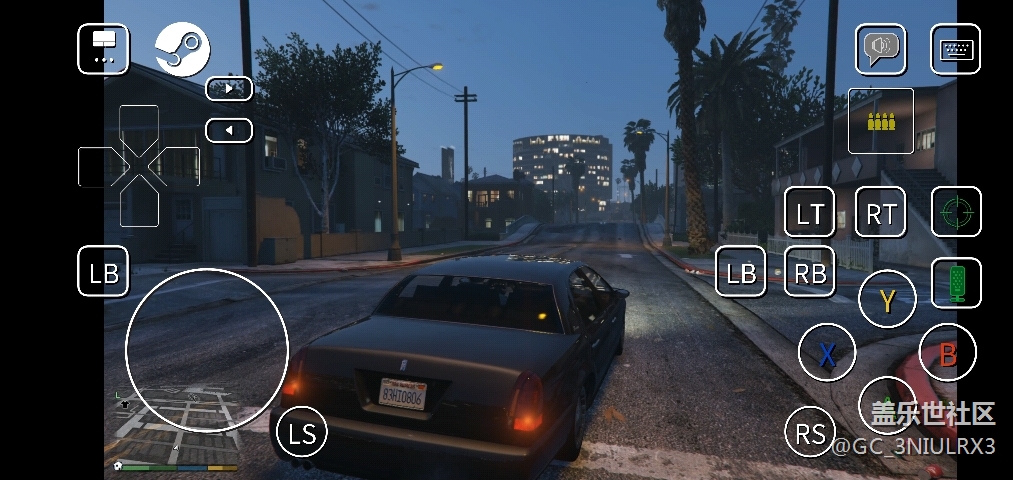Tap the RB bumper touch button
Viewport: 1013px width, 480px height.
pyautogui.click(x=809, y=272)
